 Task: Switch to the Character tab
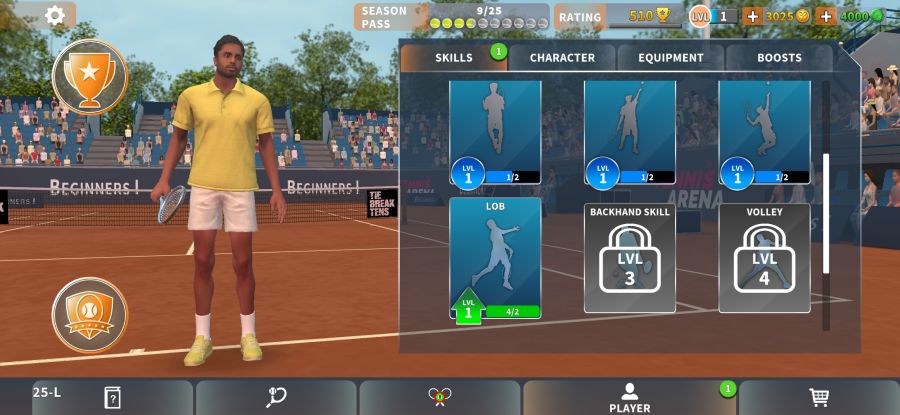(x=562, y=58)
